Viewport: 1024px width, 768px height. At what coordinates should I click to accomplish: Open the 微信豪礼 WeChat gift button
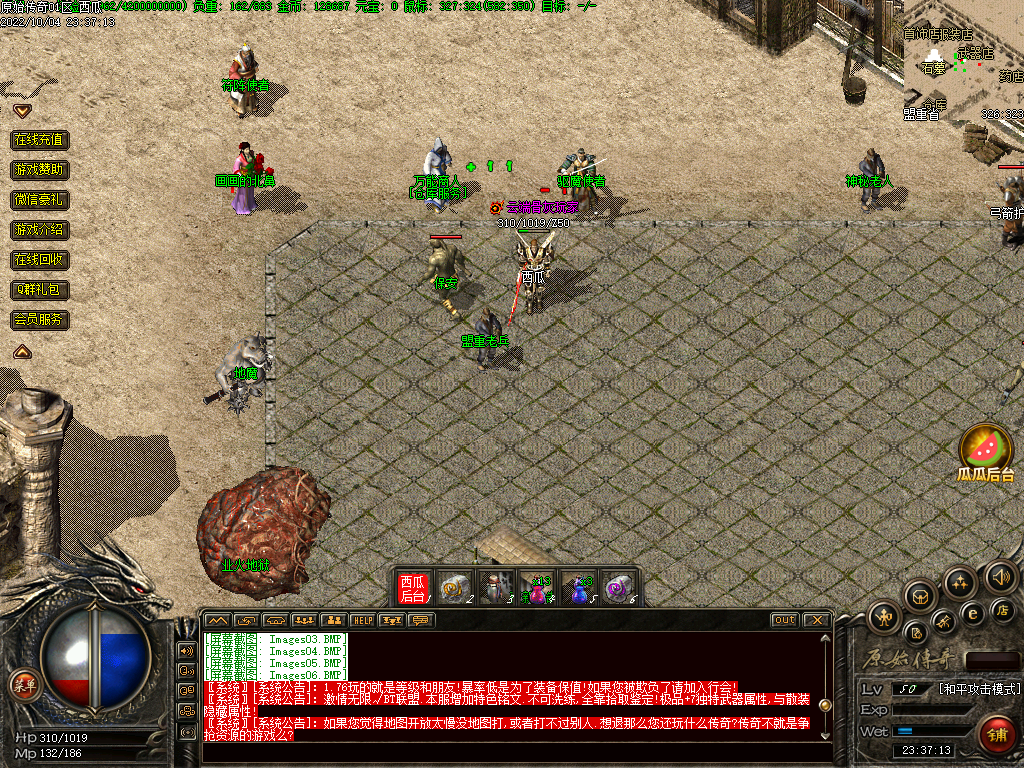[40, 200]
